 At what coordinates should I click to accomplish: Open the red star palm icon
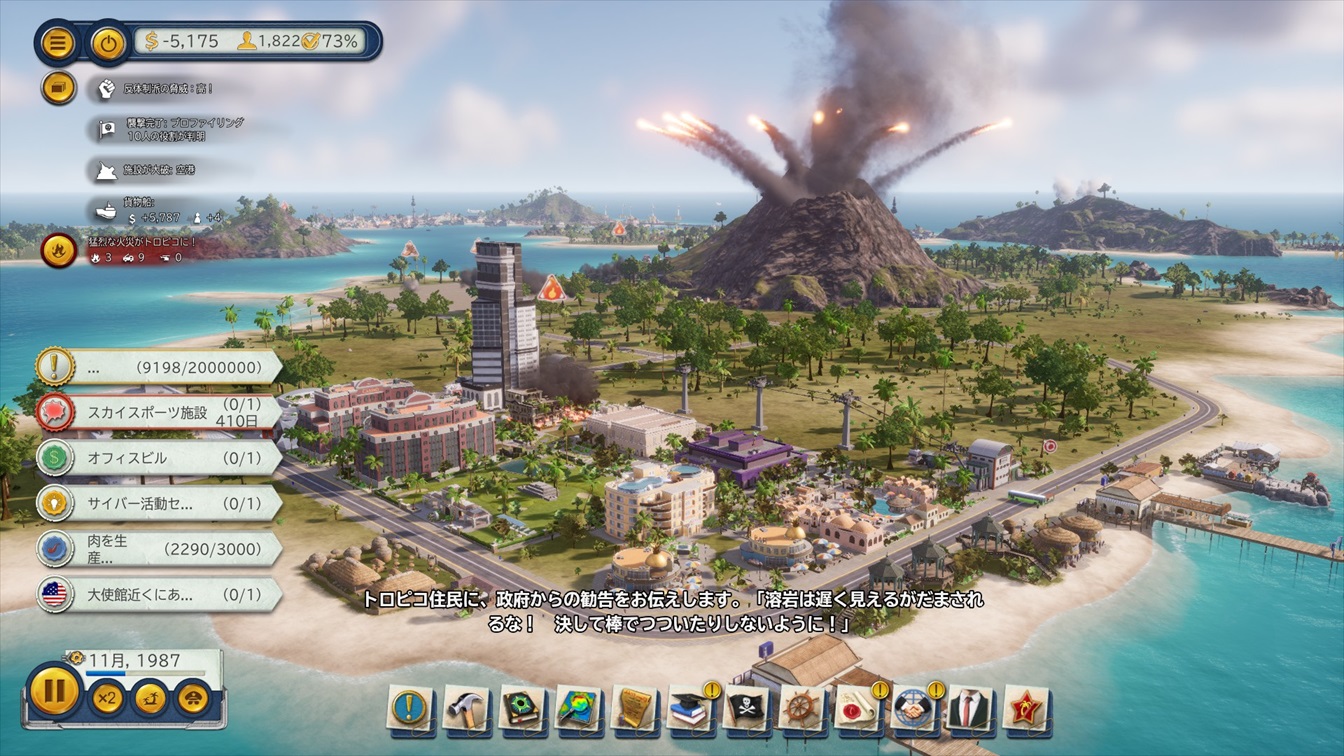pyautogui.click(x=1025, y=707)
